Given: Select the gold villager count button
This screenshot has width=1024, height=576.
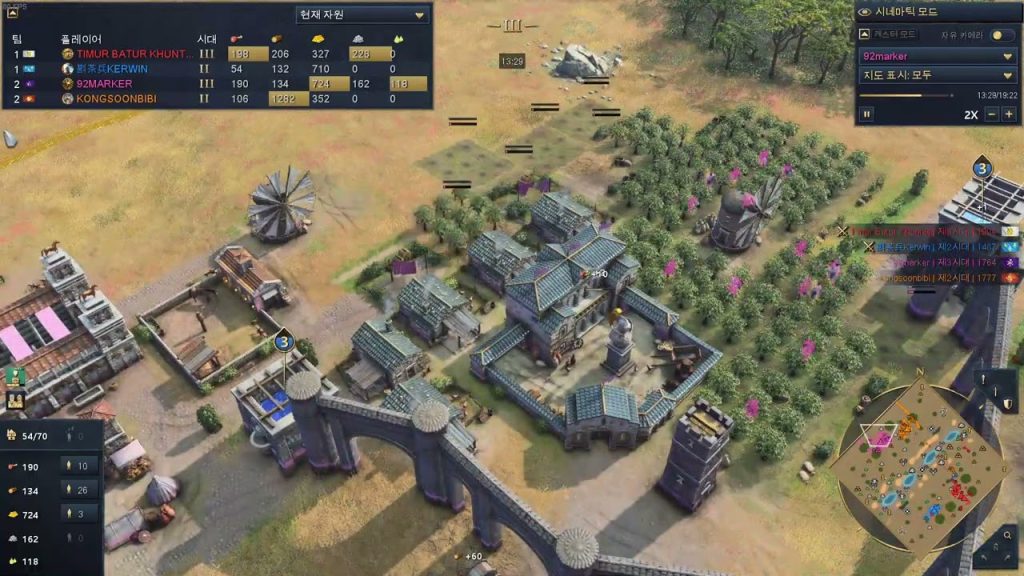Looking at the screenshot, I should point(80,513).
